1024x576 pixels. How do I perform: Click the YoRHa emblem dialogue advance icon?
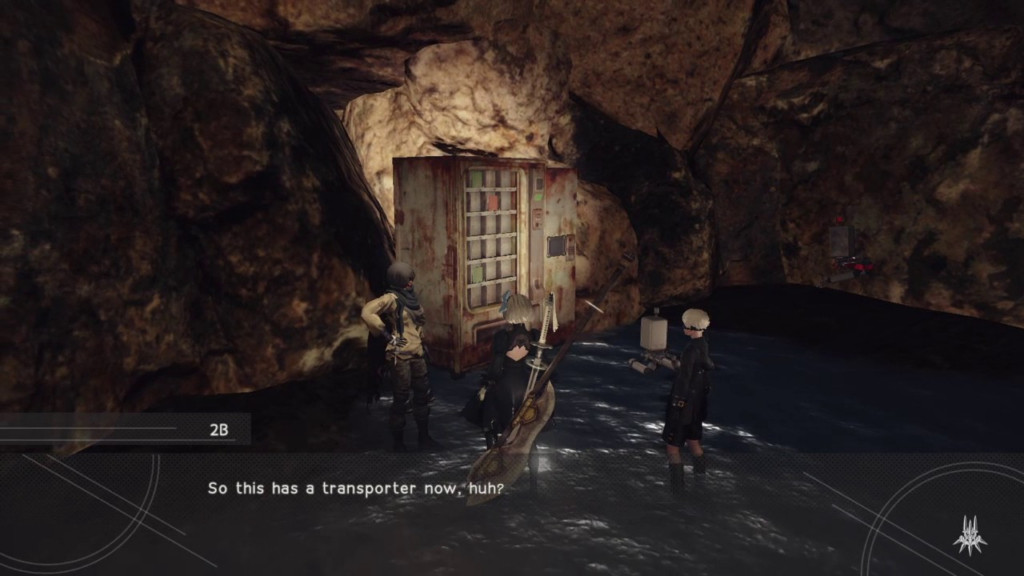(x=969, y=535)
